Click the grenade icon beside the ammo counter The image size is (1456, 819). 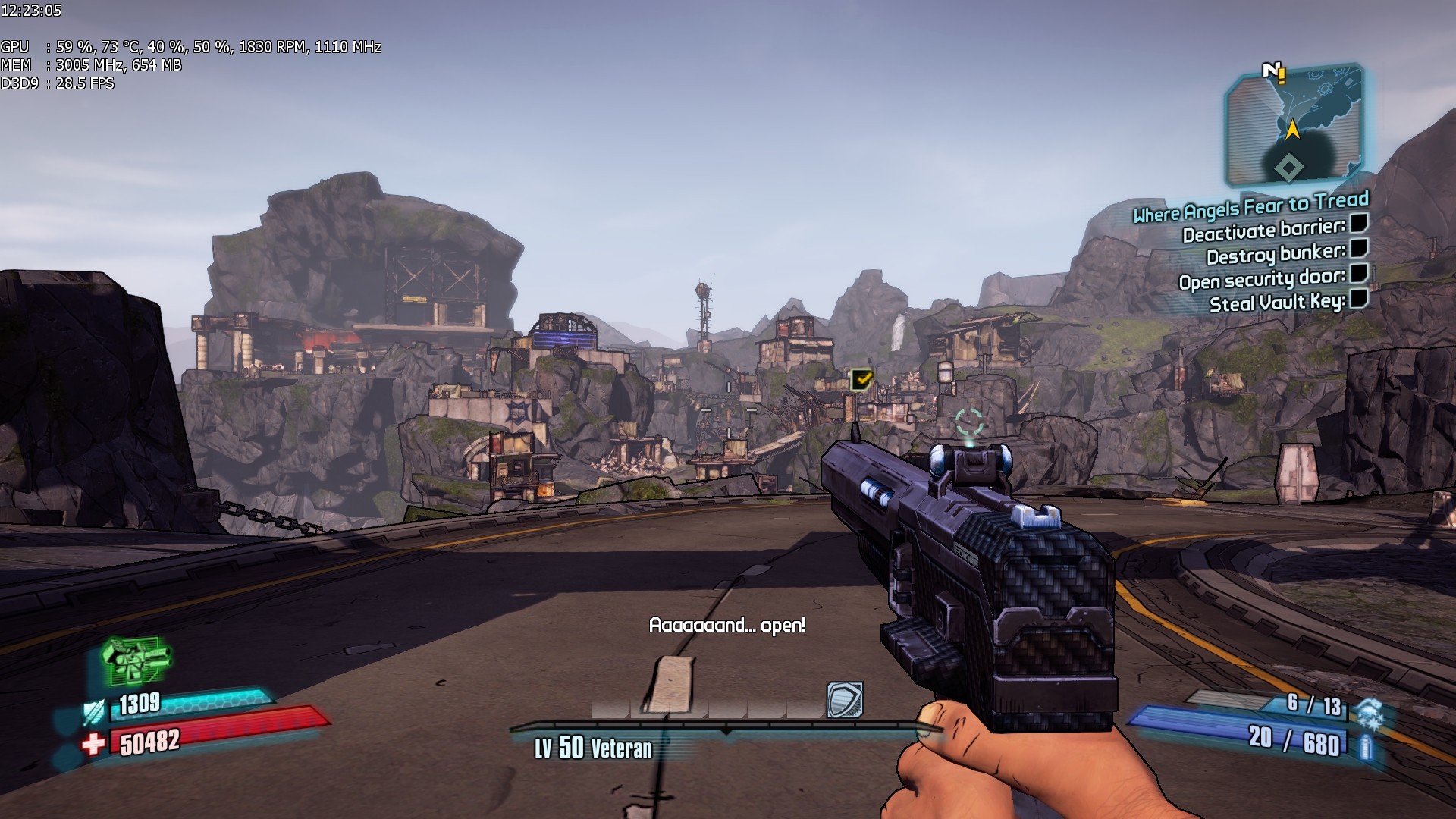(x=1370, y=713)
